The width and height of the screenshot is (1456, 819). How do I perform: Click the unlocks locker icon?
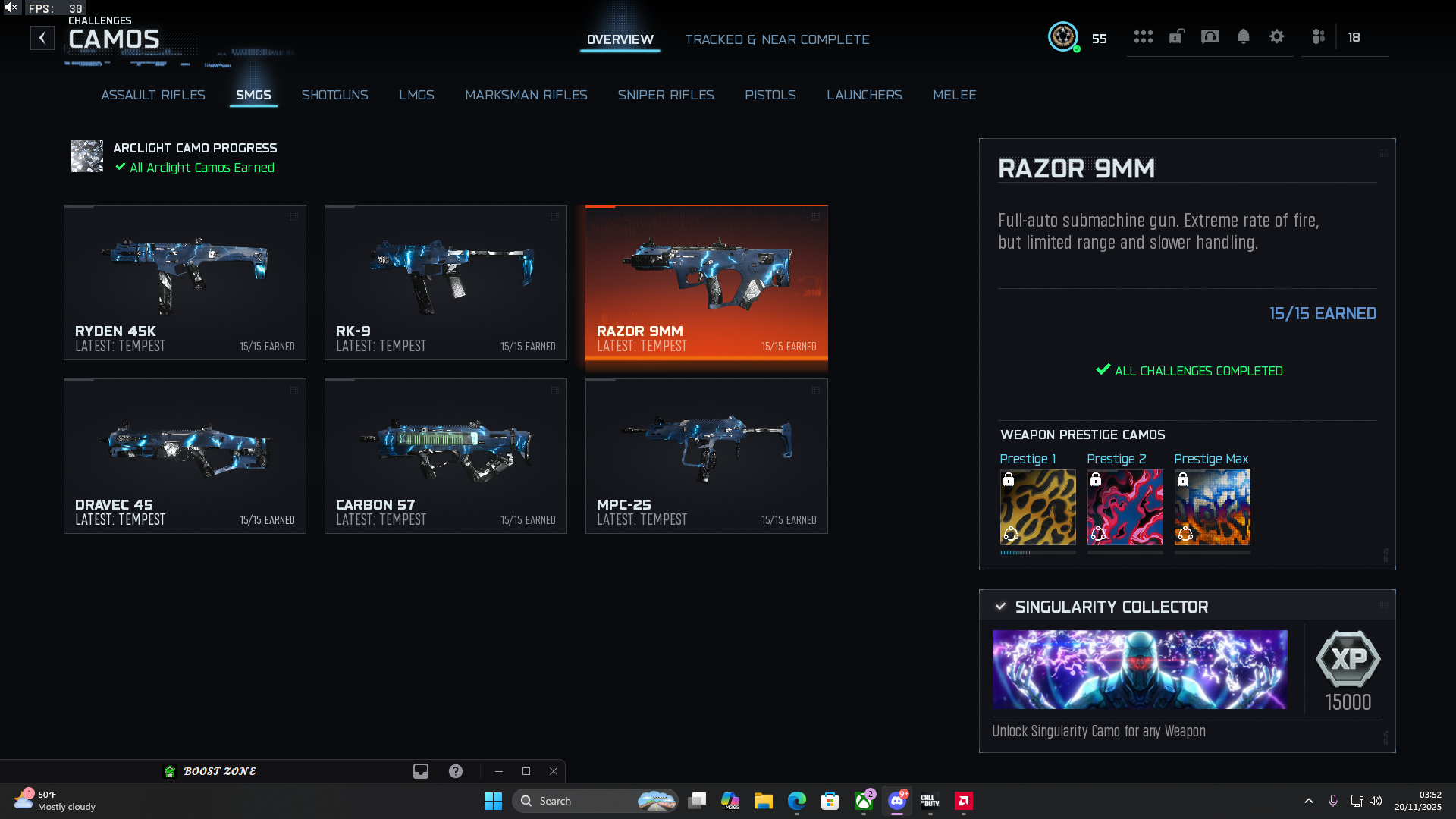[1177, 36]
